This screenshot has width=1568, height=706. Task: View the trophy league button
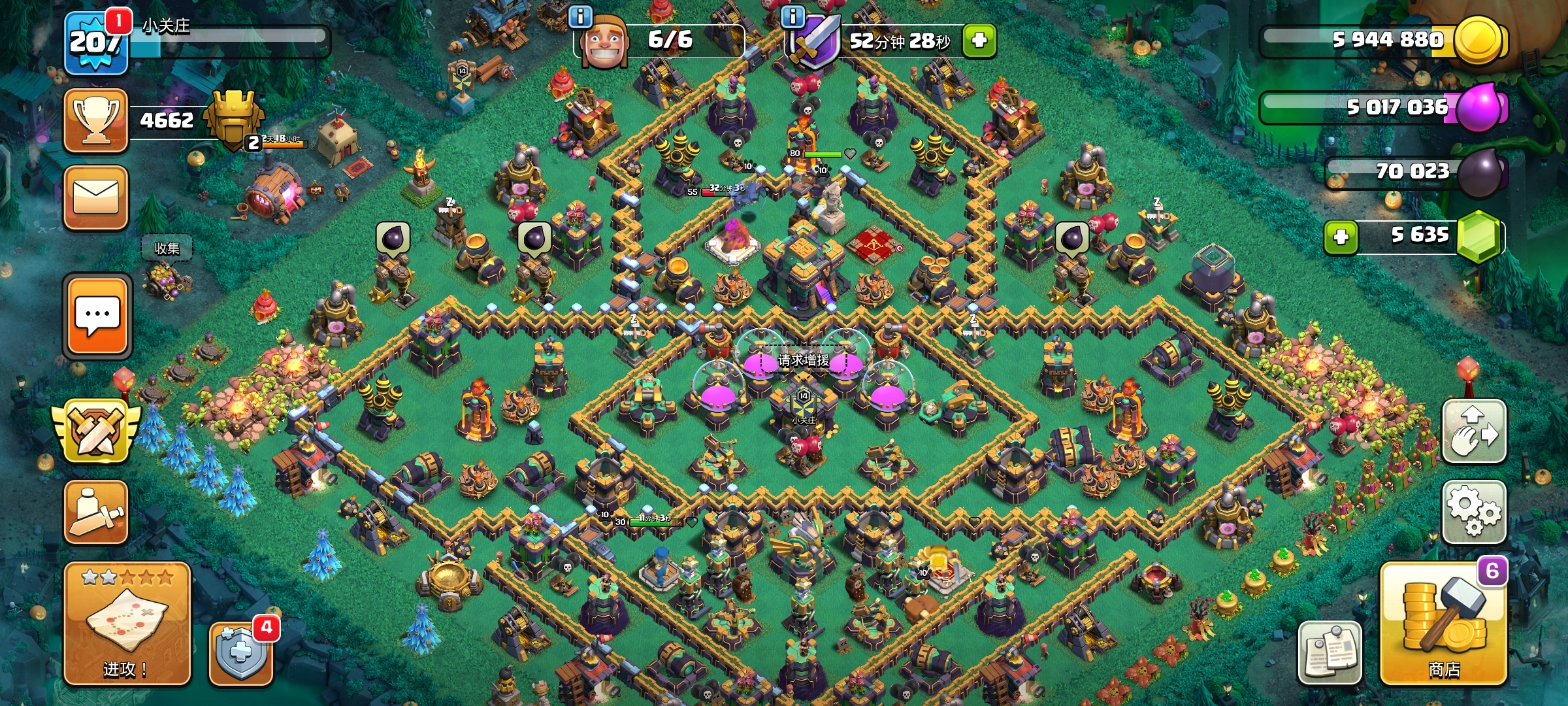[x=96, y=121]
